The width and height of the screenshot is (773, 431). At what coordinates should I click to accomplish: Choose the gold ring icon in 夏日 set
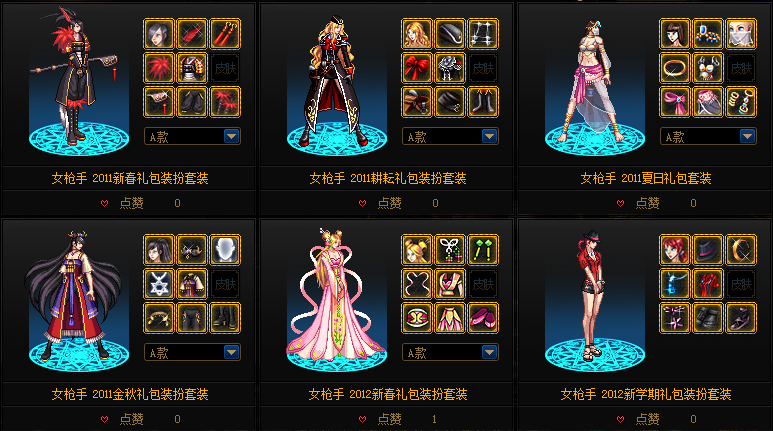coord(675,68)
